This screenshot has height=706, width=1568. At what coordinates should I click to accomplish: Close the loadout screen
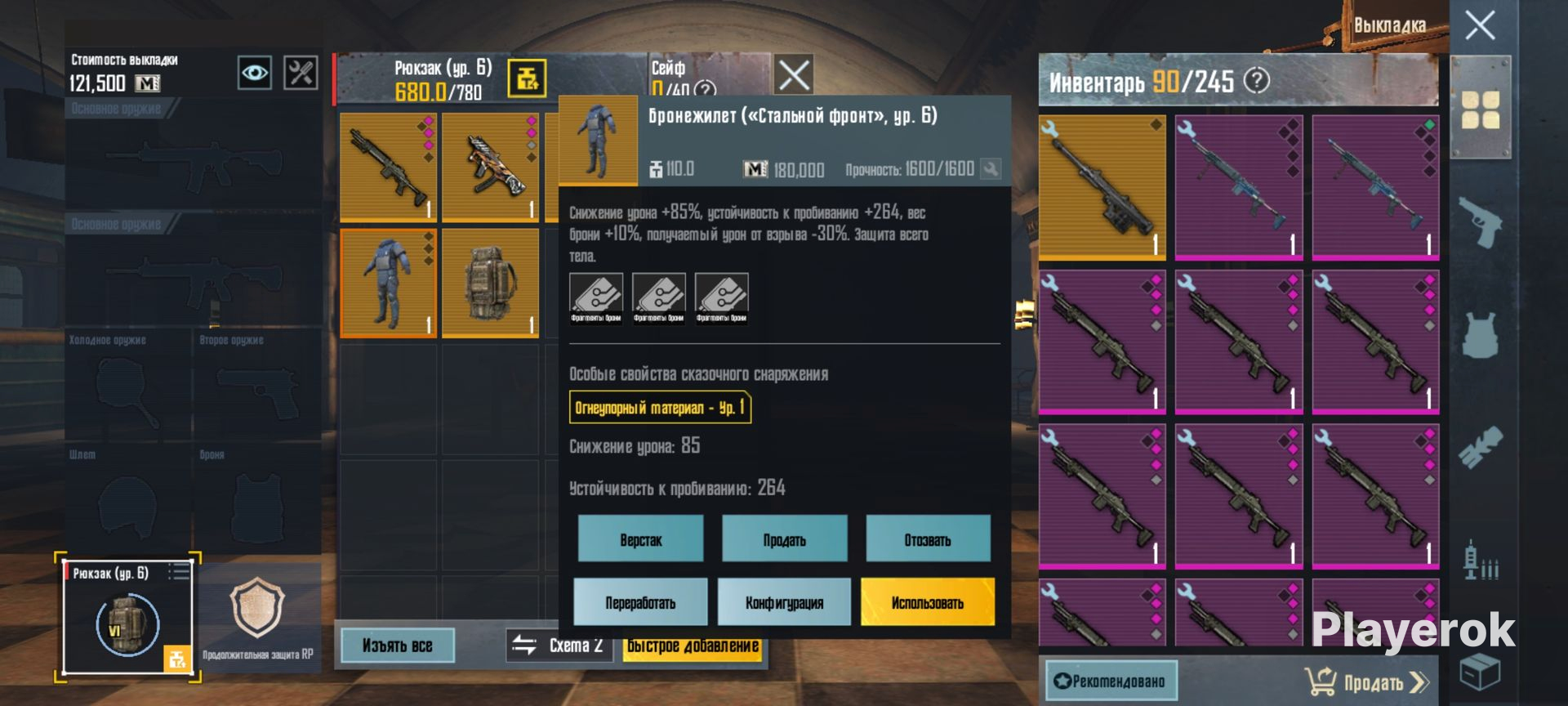1480,25
